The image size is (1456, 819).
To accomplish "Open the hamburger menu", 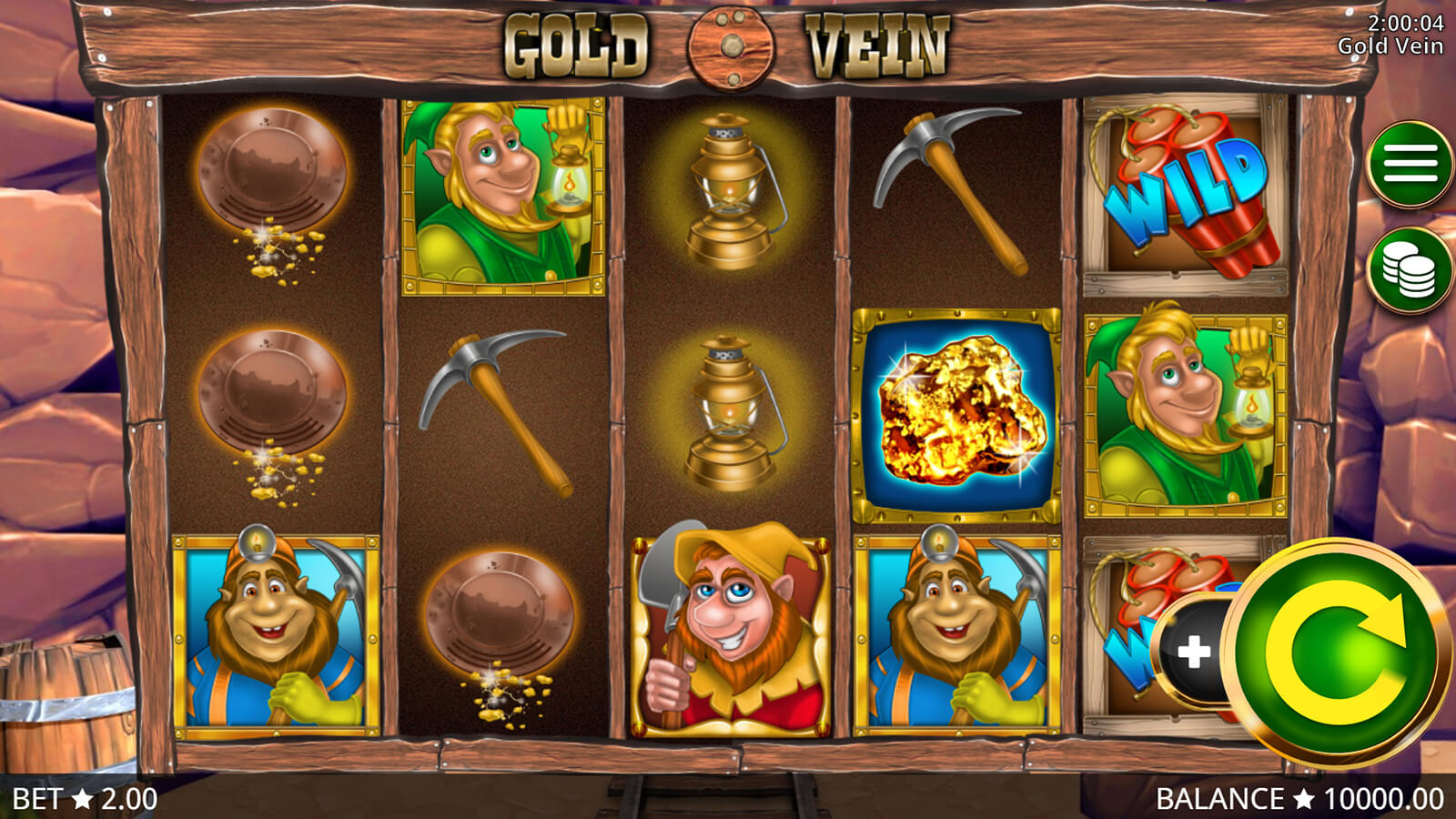I will click(x=1410, y=165).
